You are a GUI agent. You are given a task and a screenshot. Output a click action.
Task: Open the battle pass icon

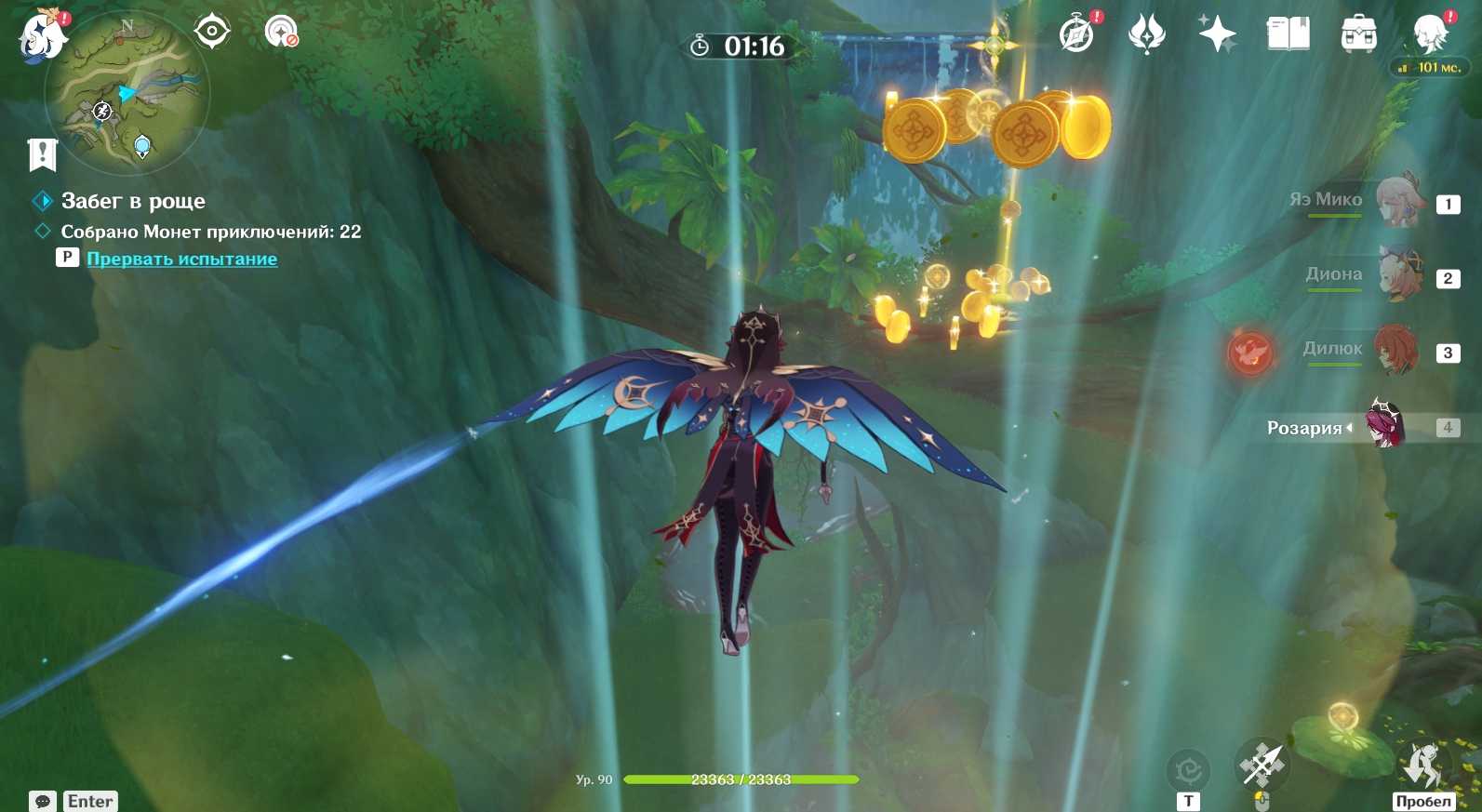(1146, 34)
